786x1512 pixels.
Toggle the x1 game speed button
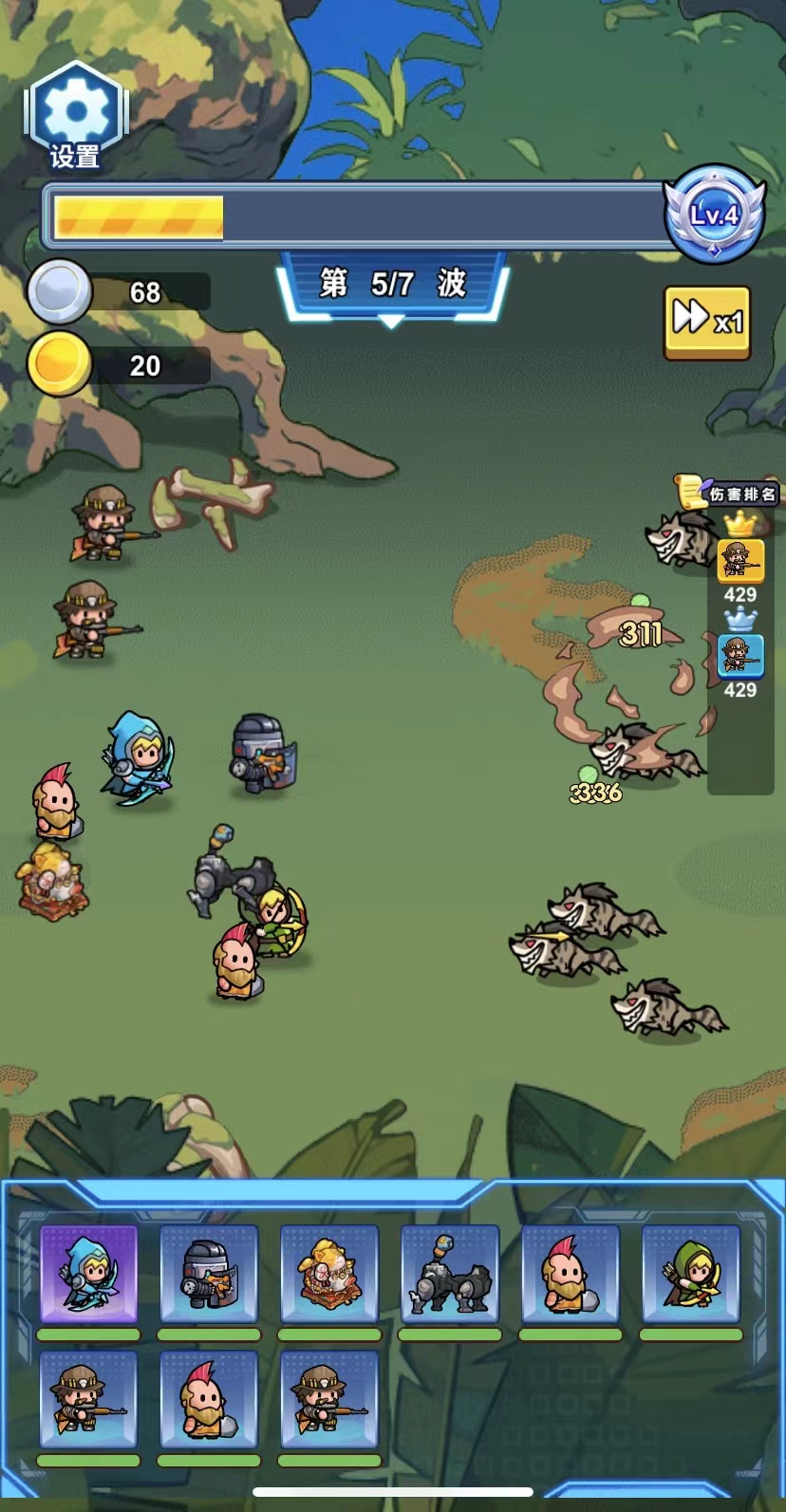coord(707,322)
